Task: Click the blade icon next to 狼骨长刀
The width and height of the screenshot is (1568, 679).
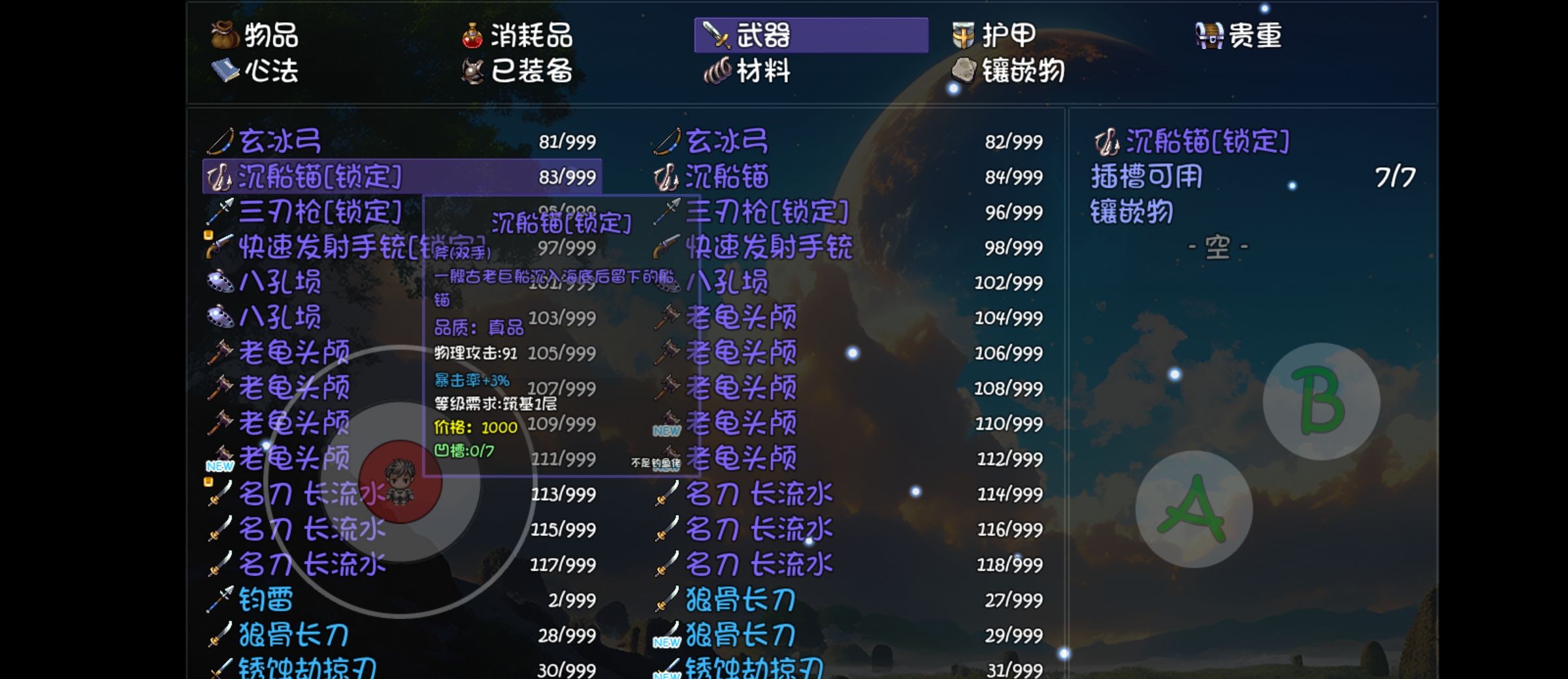Action: coord(222,633)
